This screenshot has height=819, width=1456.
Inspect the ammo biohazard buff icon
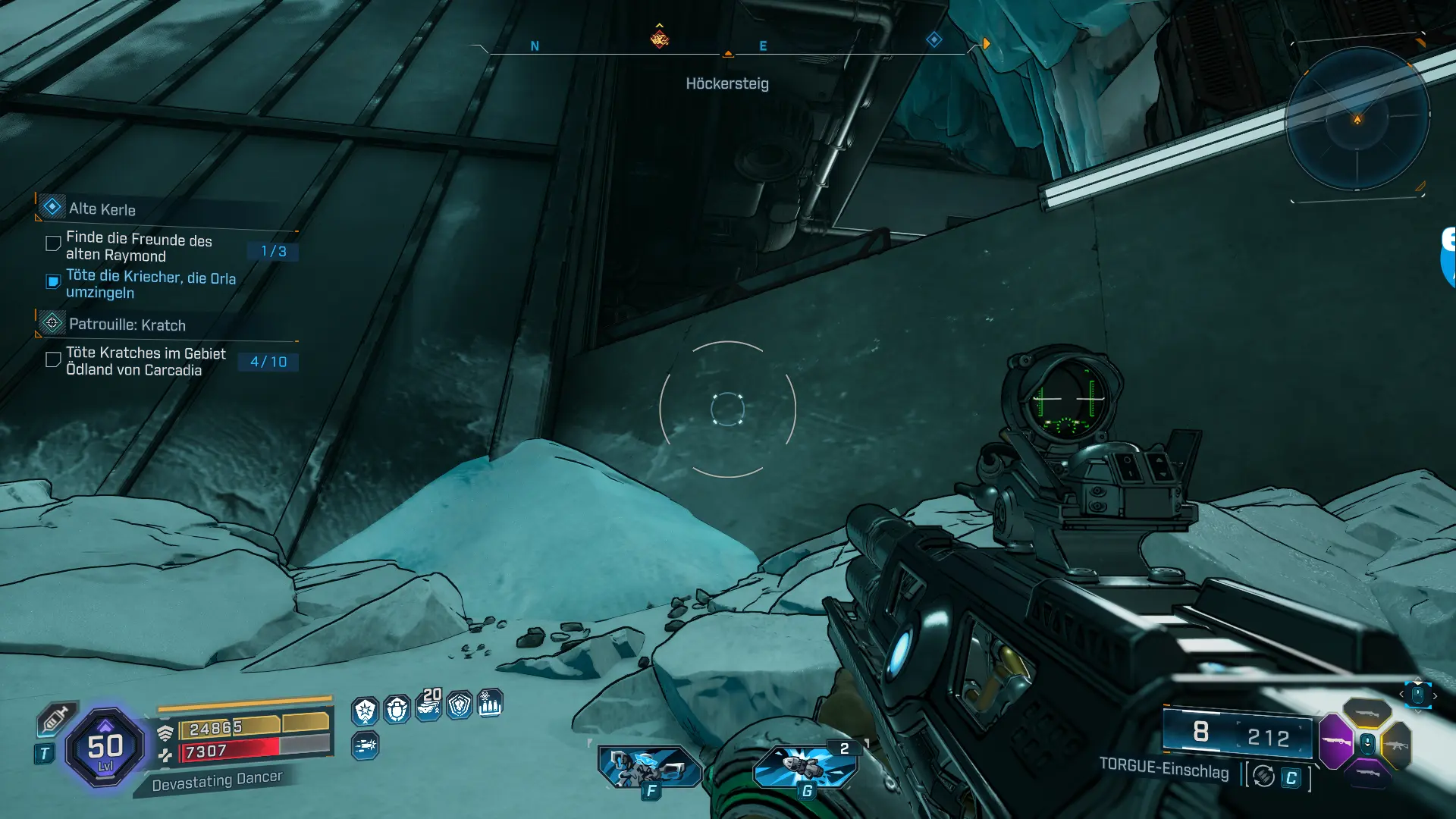click(490, 704)
